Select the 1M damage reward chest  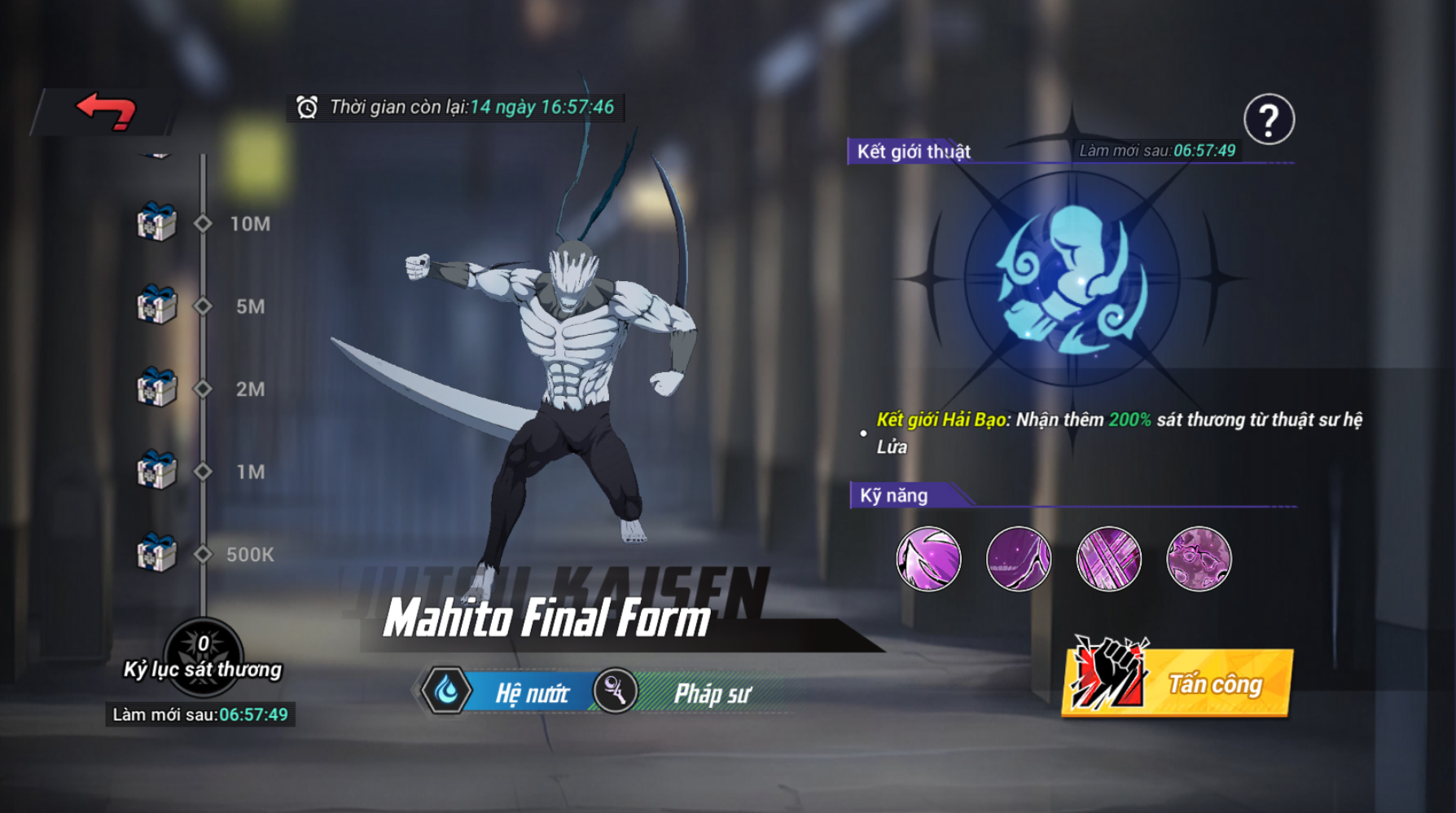[156, 471]
